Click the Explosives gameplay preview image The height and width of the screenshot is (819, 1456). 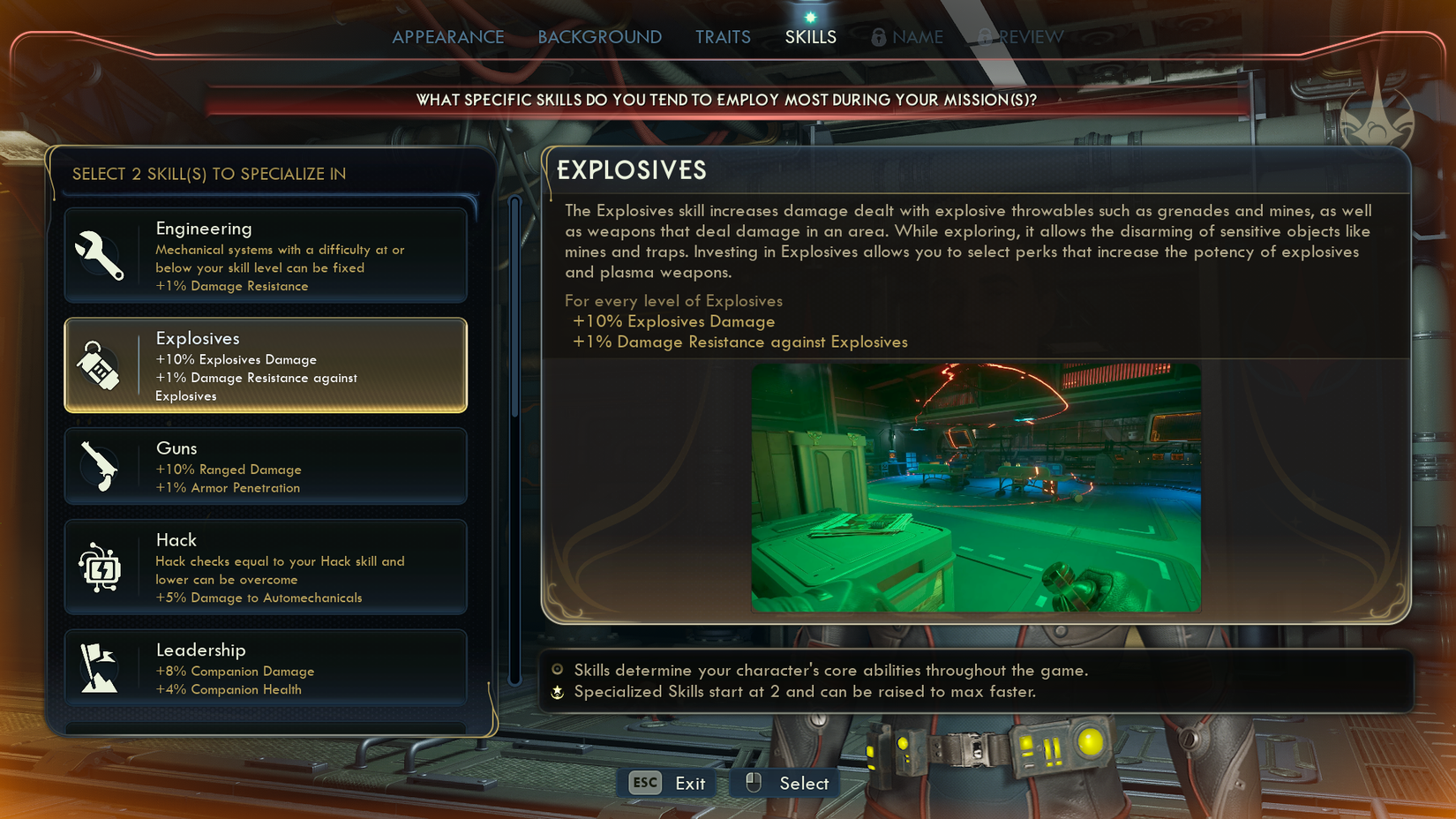pyautogui.click(x=975, y=487)
